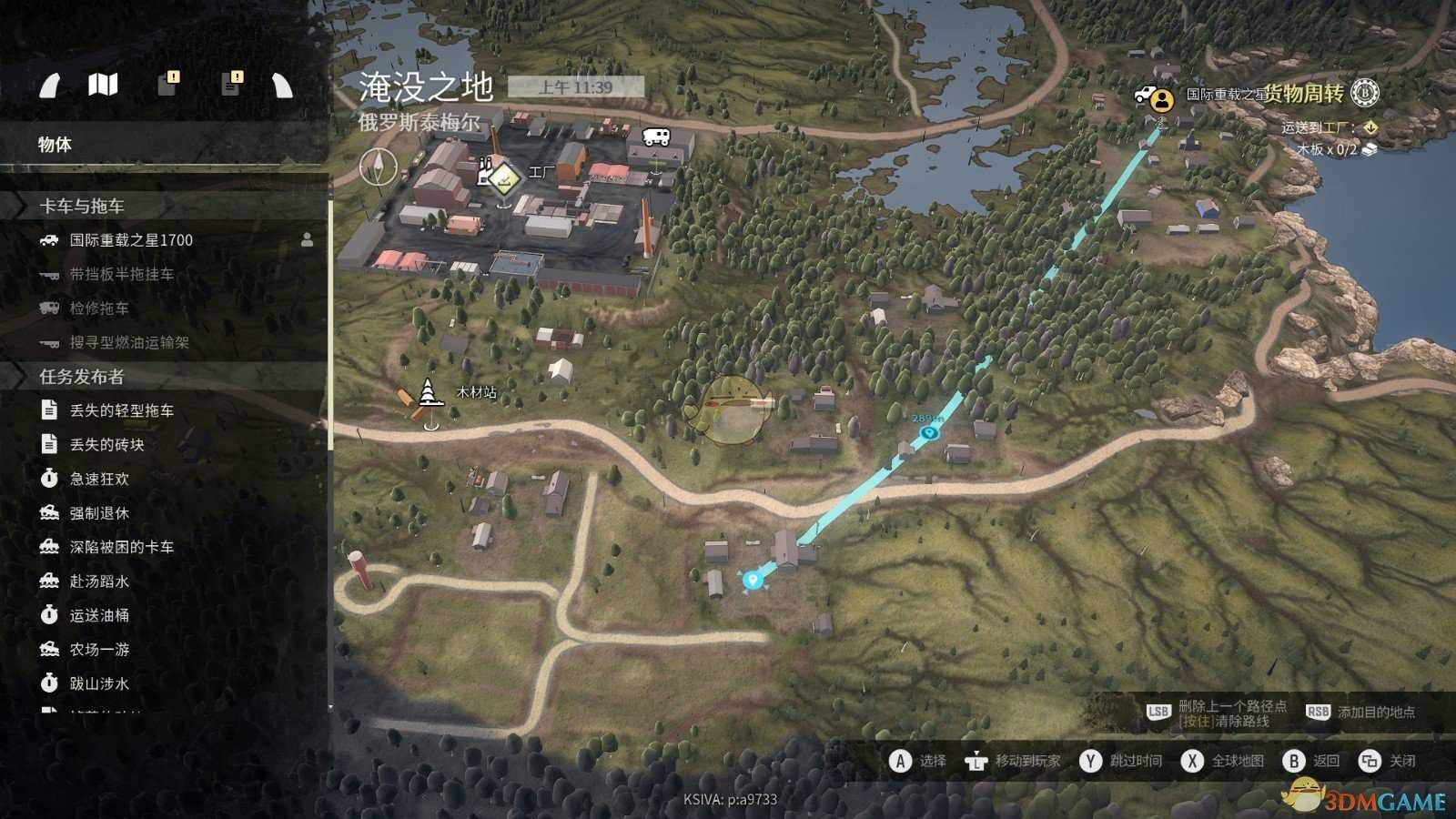Choose the 带挡板半拖挂车 trailer entry
1456x819 pixels.
pos(121,274)
